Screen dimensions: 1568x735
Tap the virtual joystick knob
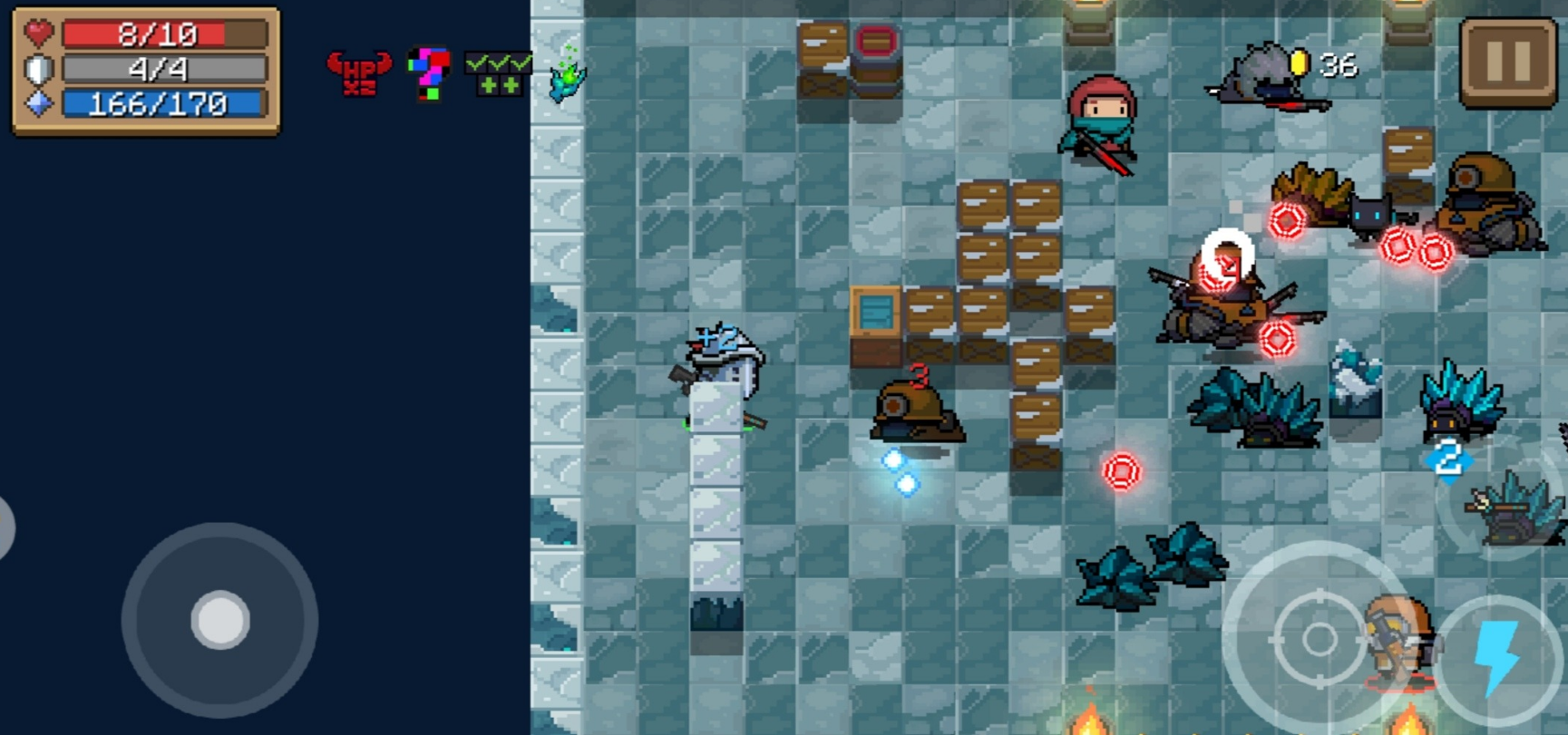point(220,621)
